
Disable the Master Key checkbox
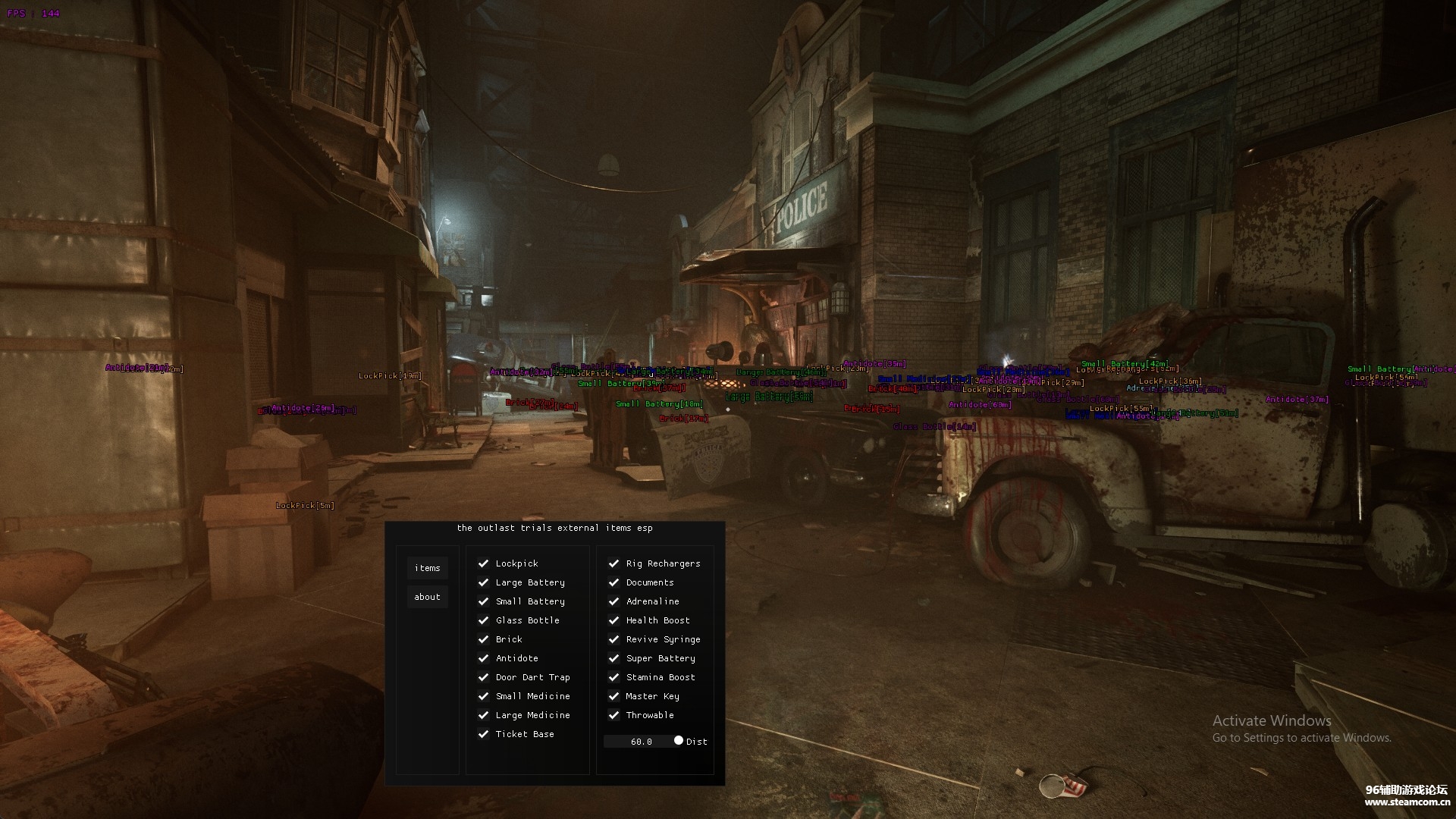[613, 696]
